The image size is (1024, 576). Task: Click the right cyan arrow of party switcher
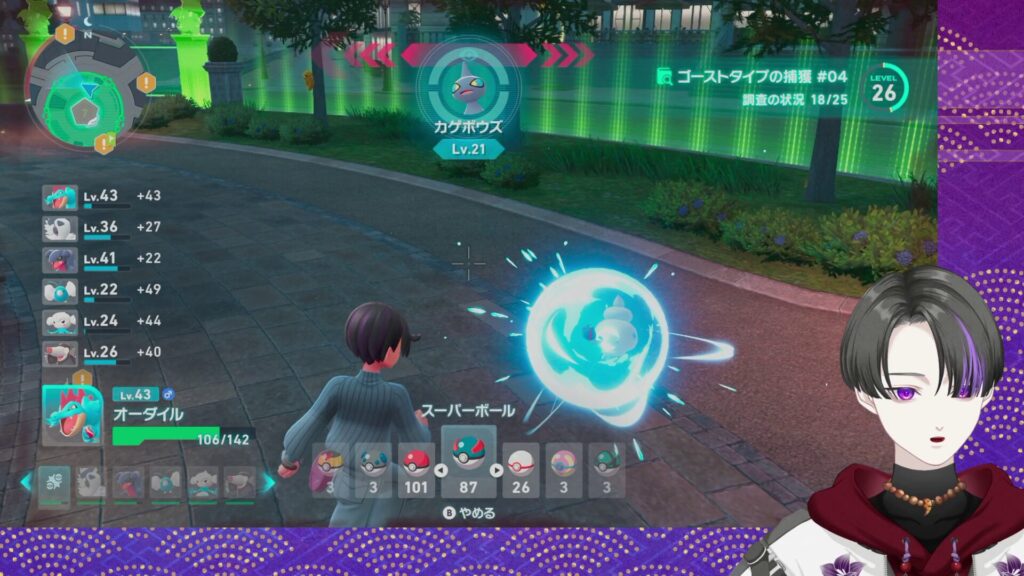click(268, 482)
